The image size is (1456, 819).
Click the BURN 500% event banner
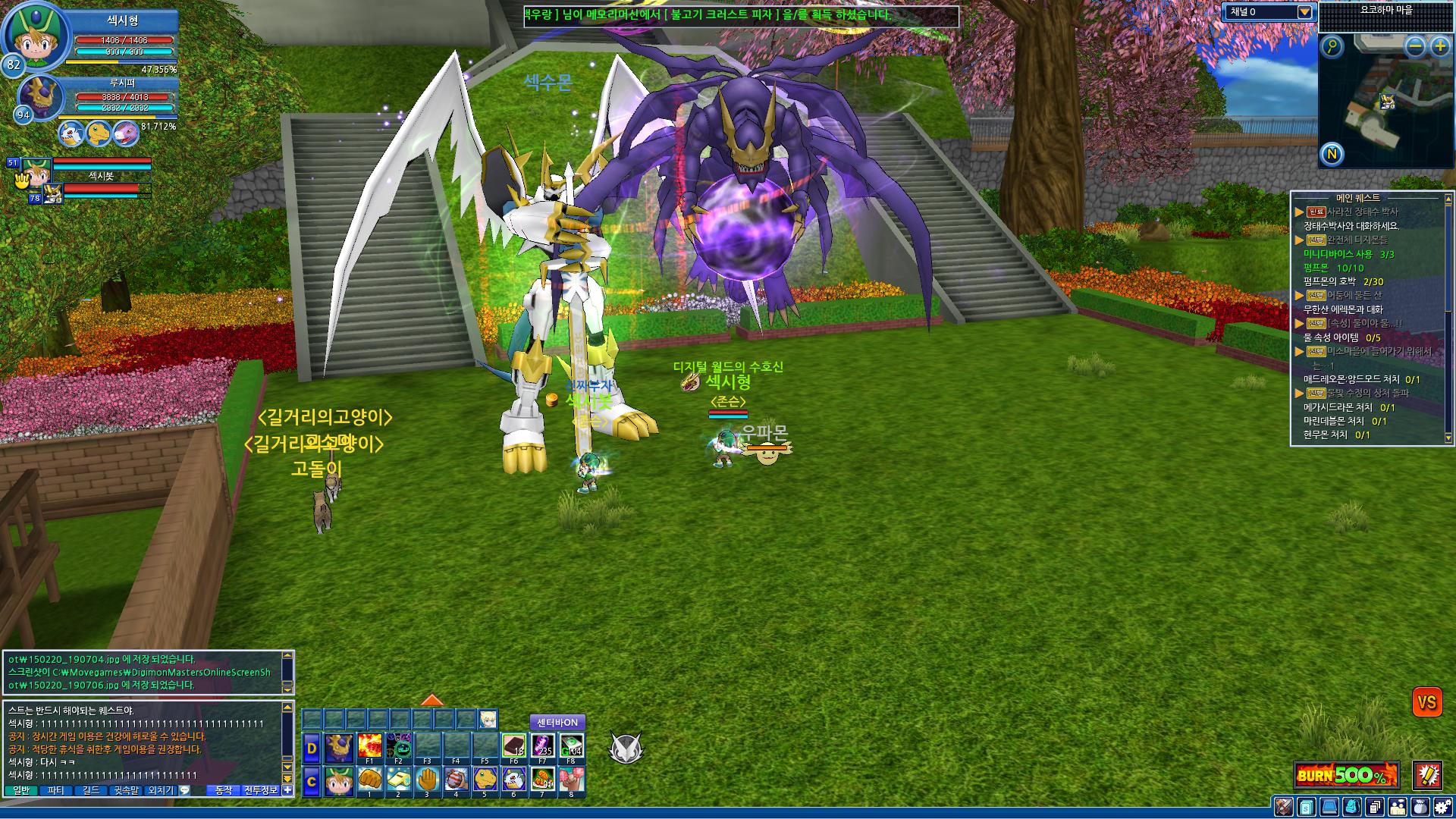[x=1346, y=775]
